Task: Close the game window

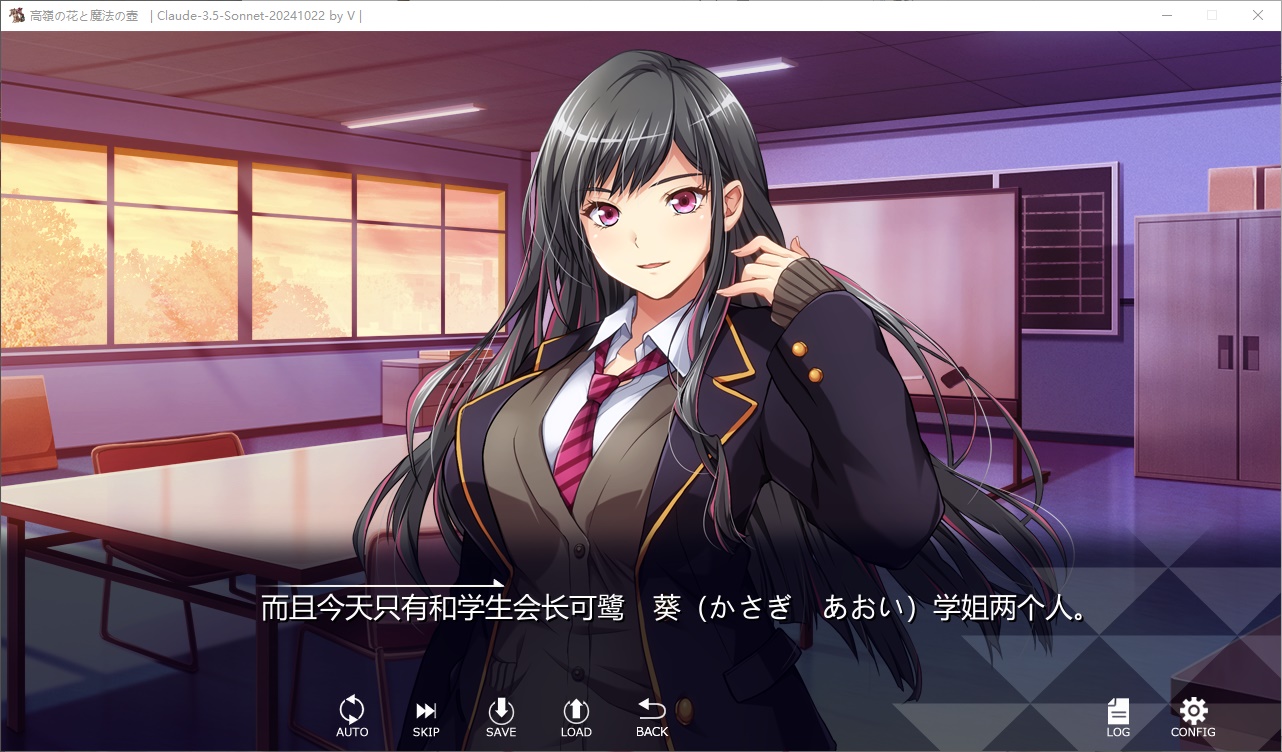Action: click(x=1258, y=15)
